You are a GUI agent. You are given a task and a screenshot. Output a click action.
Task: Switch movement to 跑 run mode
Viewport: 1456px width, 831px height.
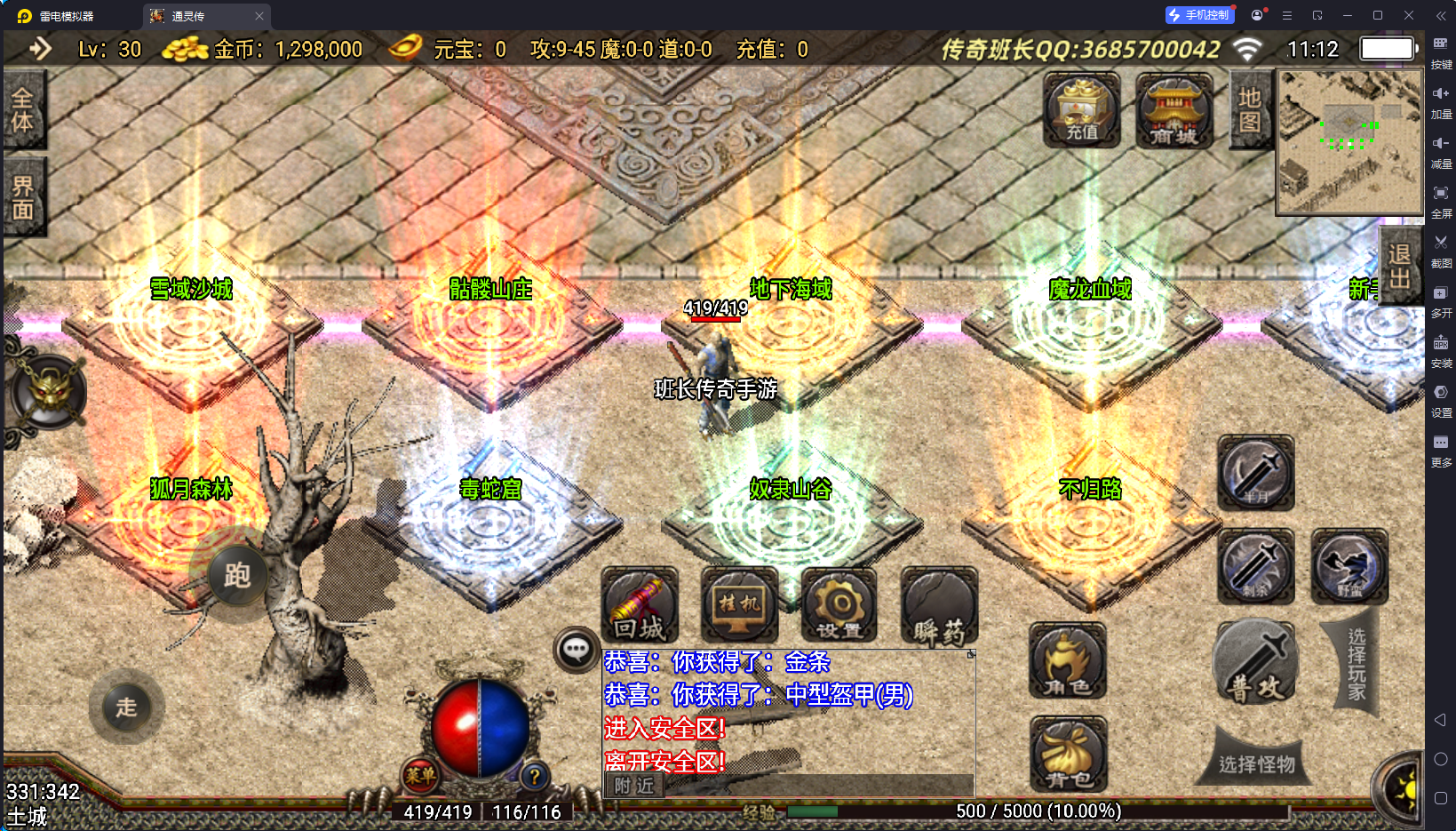[x=236, y=576]
